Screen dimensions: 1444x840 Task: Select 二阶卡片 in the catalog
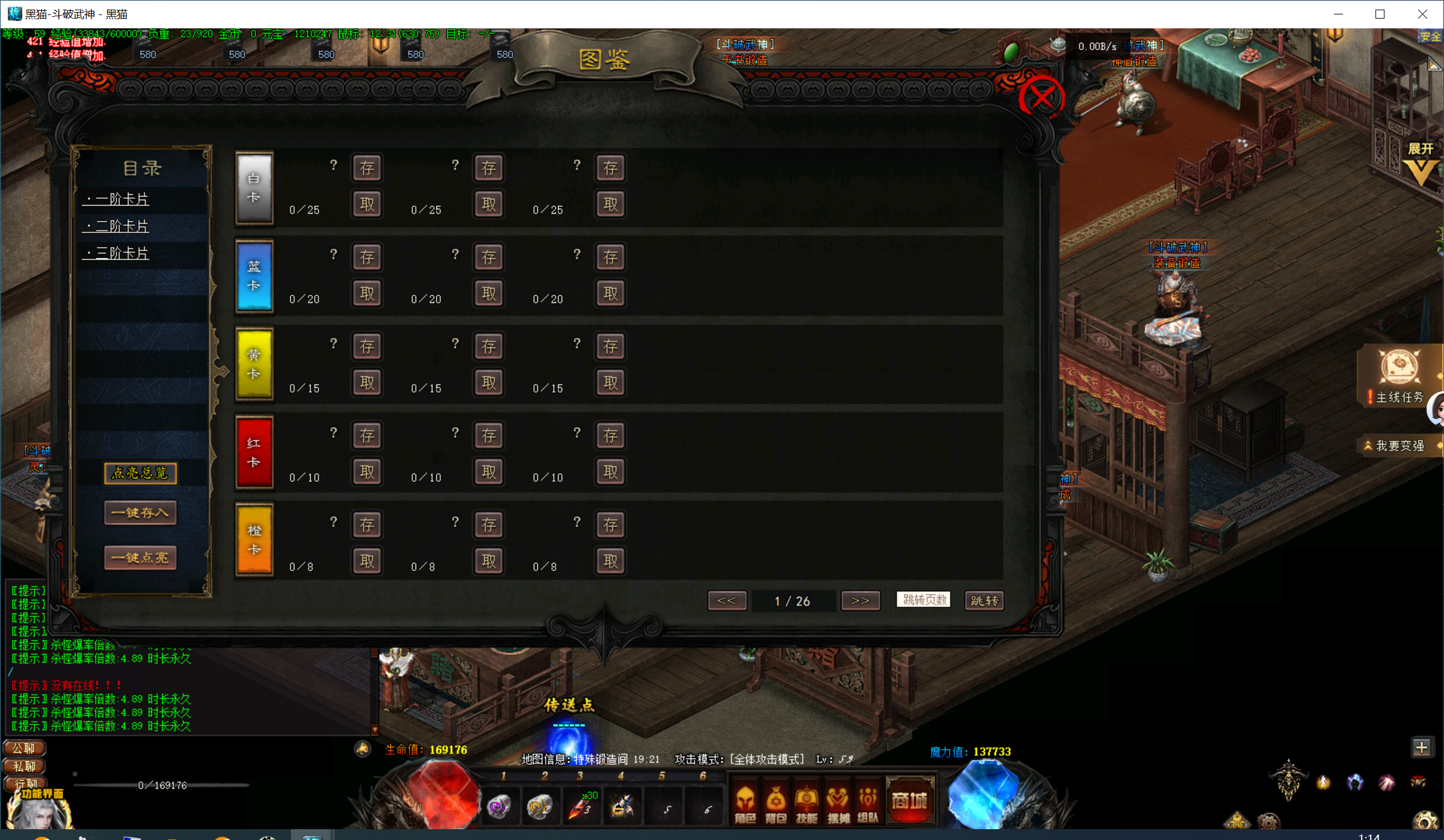[118, 226]
